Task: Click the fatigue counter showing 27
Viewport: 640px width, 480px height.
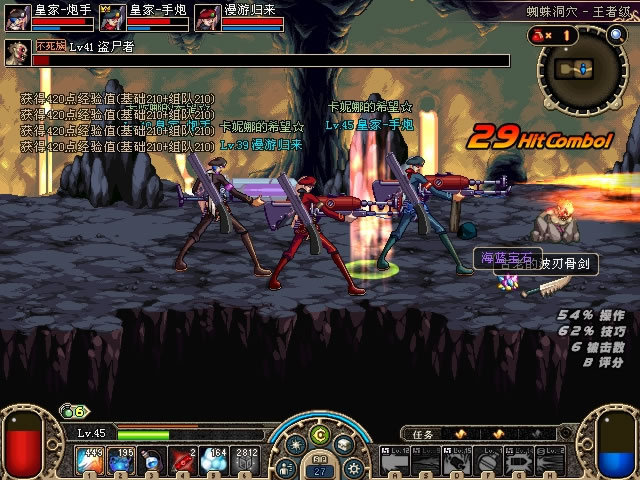Action: 320,469
